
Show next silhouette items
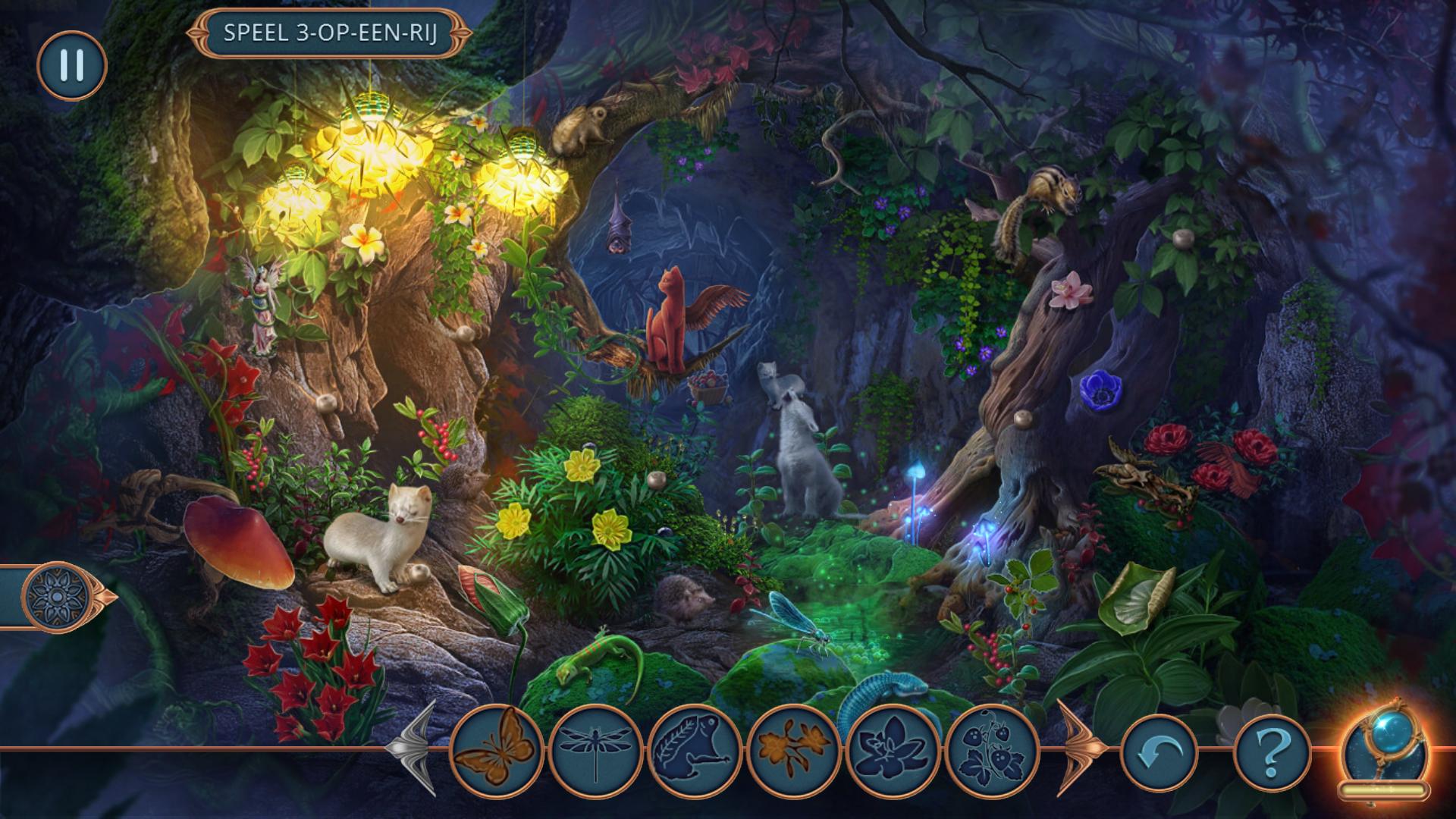tap(1077, 747)
